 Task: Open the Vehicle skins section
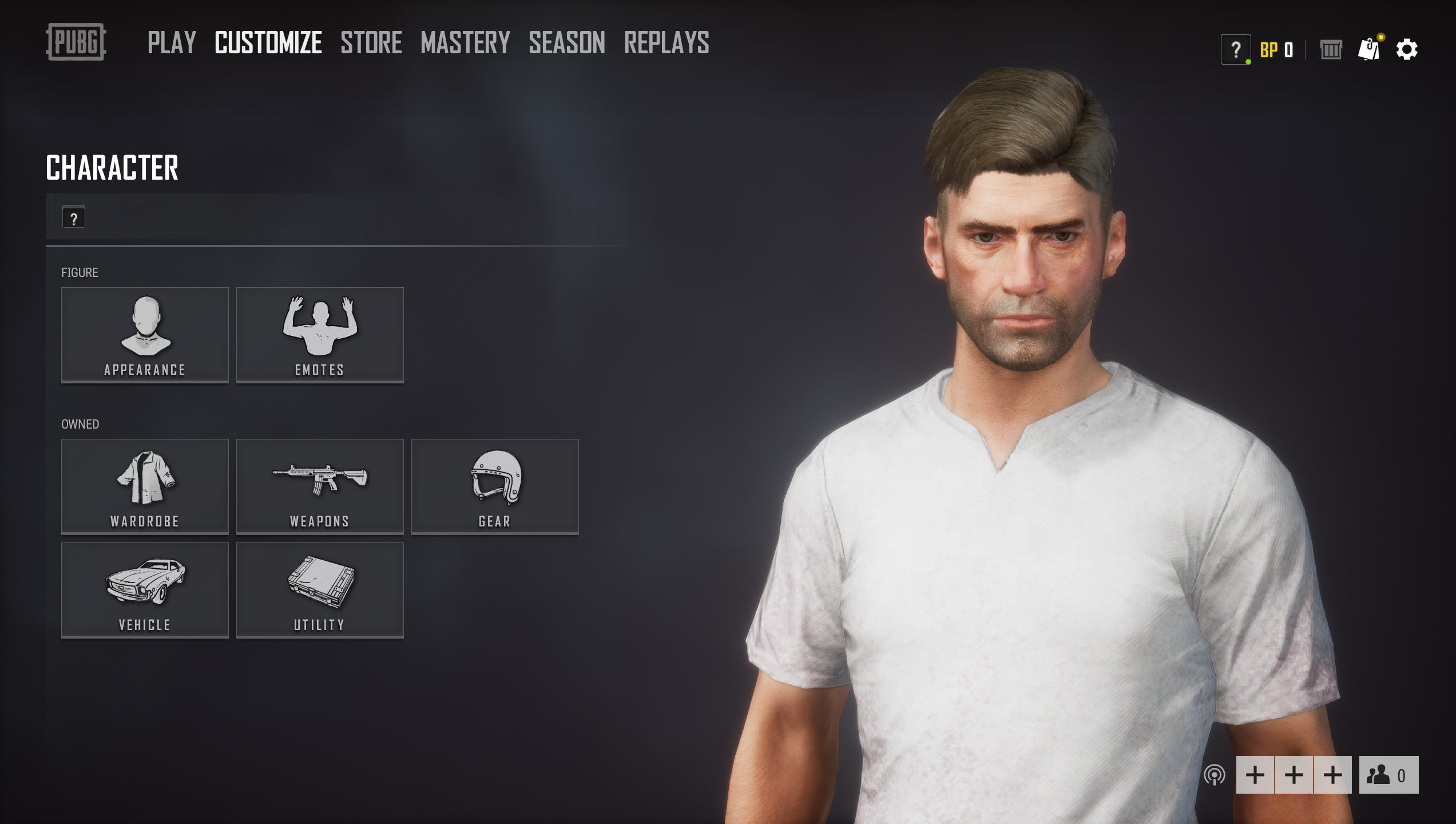pyautogui.click(x=144, y=591)
